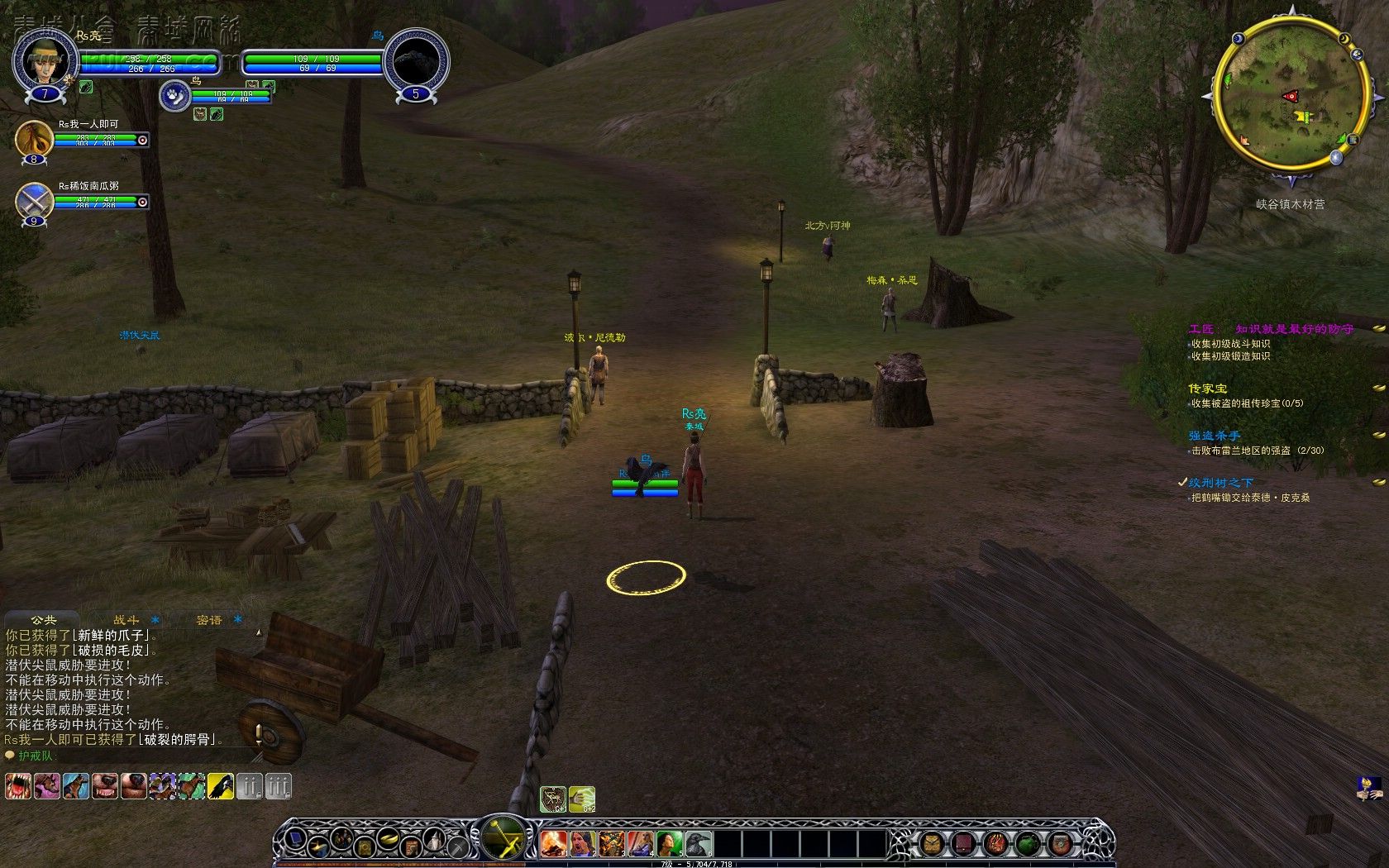Click the circular minimap
Viewport: 1389px width, 868px height.
[1289, 97]
